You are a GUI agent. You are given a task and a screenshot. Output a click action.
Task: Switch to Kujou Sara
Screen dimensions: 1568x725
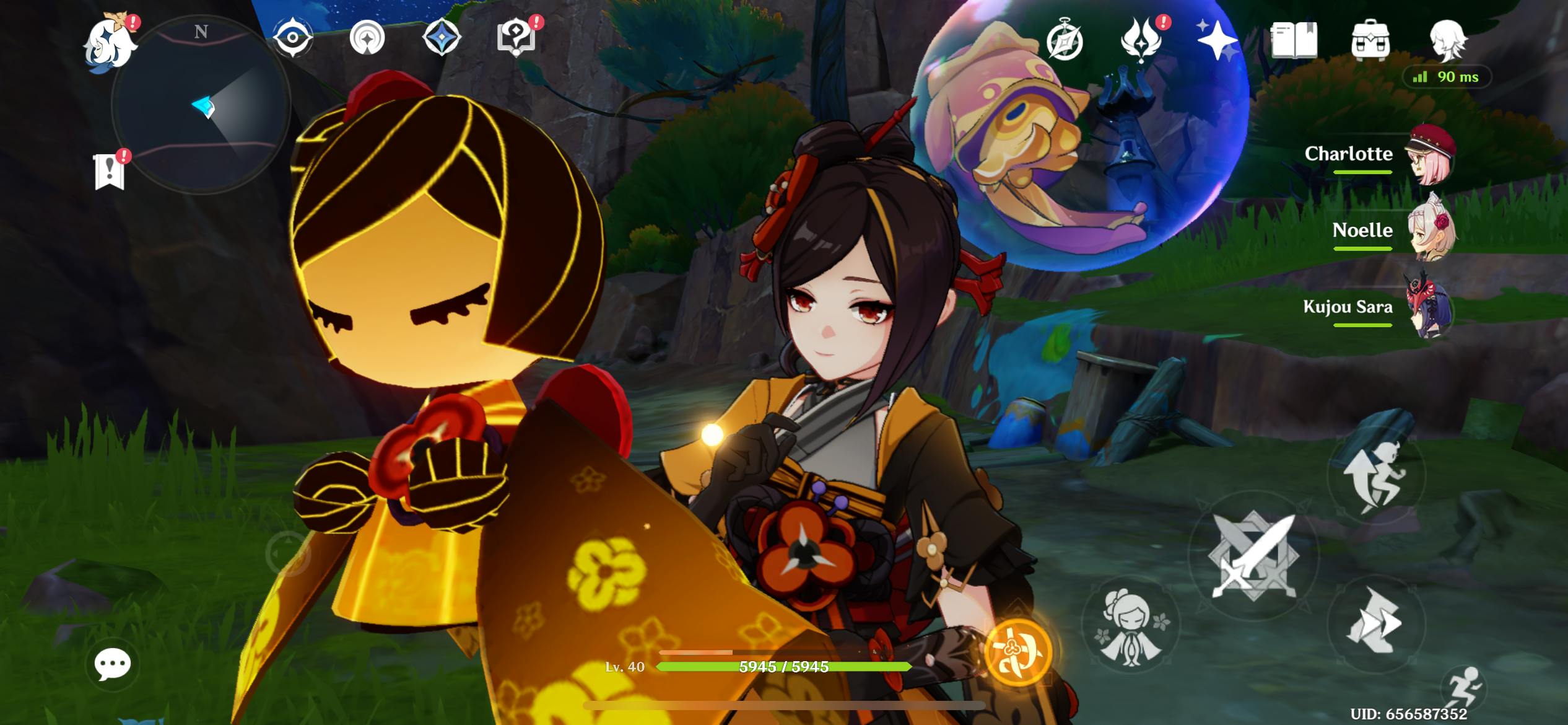[1429, 308]
